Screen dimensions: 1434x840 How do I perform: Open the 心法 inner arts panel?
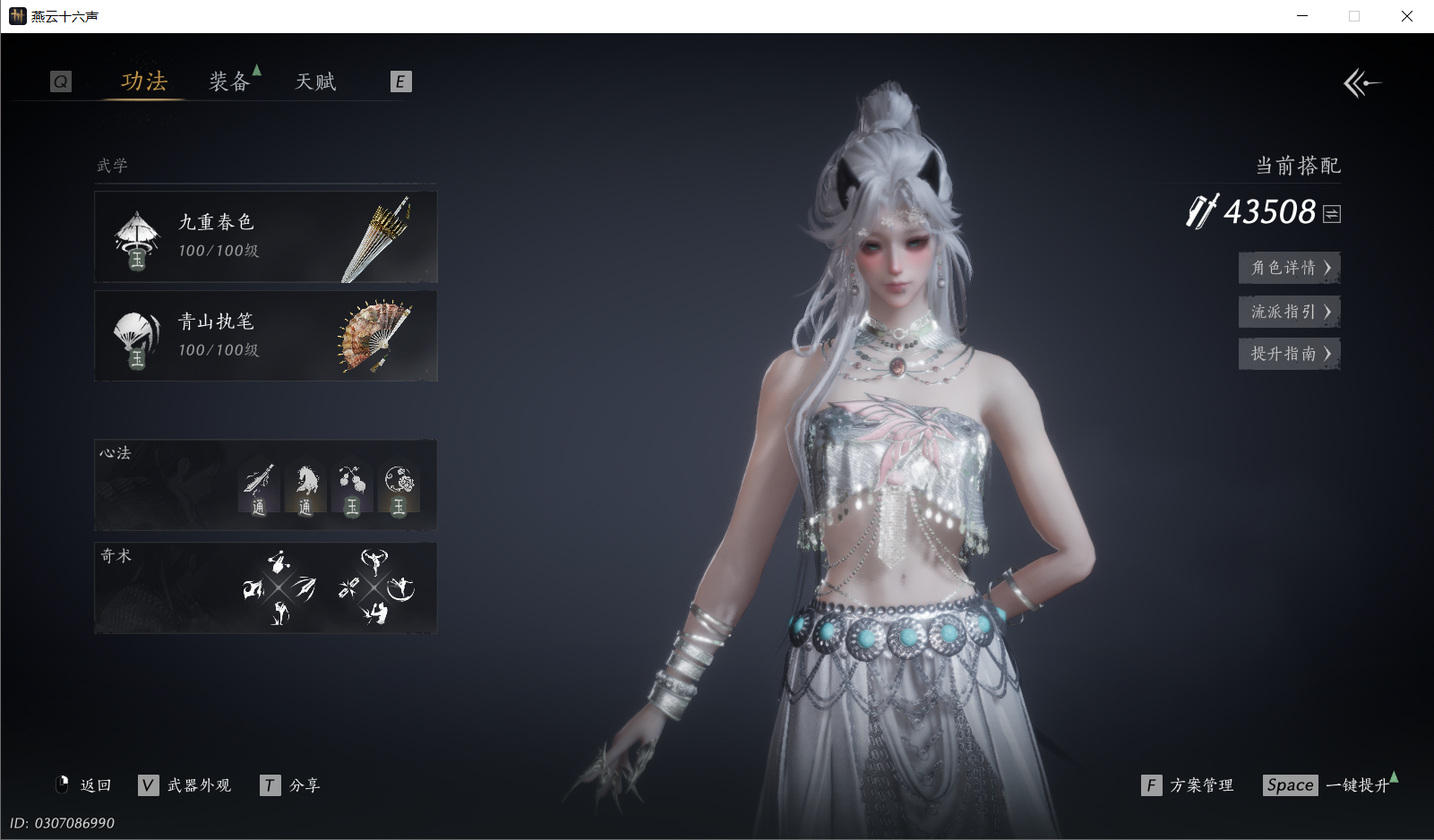coord(266,484)
